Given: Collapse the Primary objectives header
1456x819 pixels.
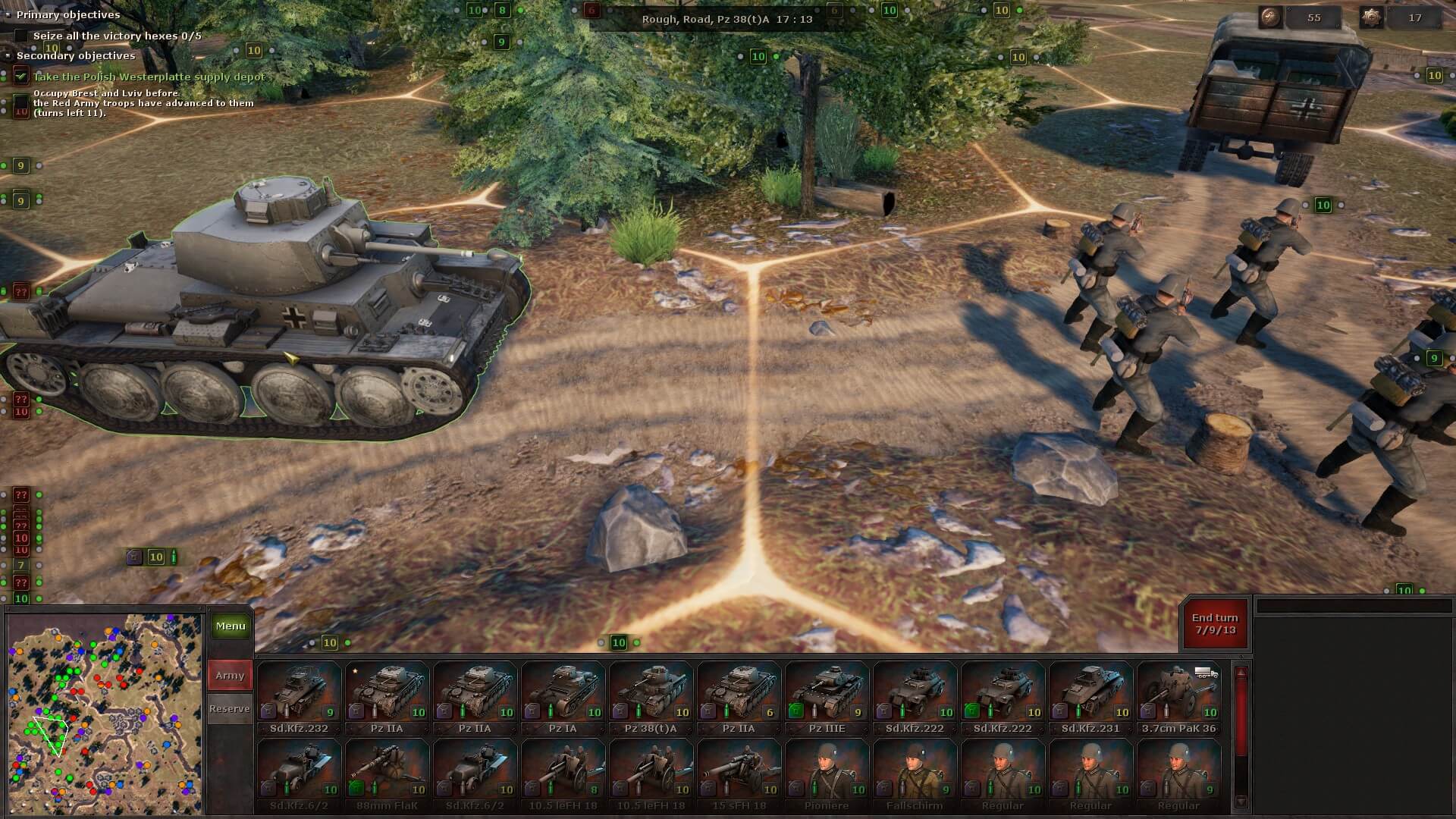Looking at the screenshot, I should 9,14.
